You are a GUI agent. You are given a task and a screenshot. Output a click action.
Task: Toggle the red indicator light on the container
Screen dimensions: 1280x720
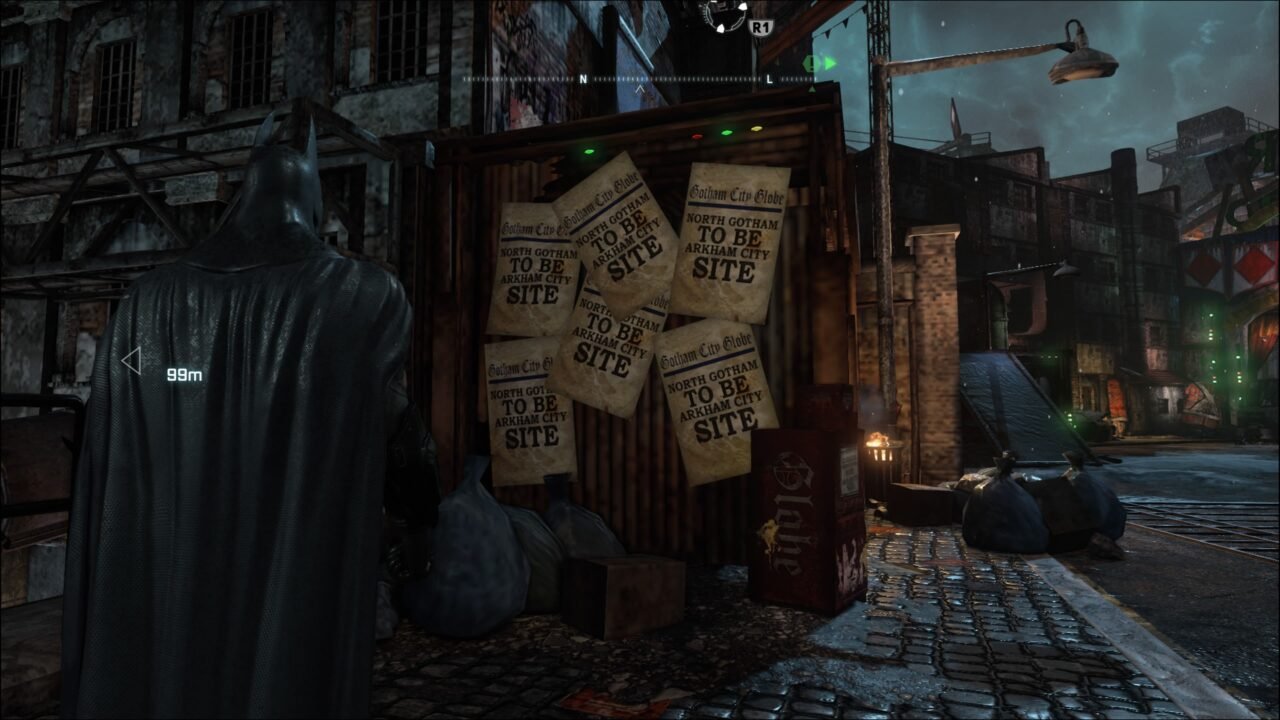[697, 136]
